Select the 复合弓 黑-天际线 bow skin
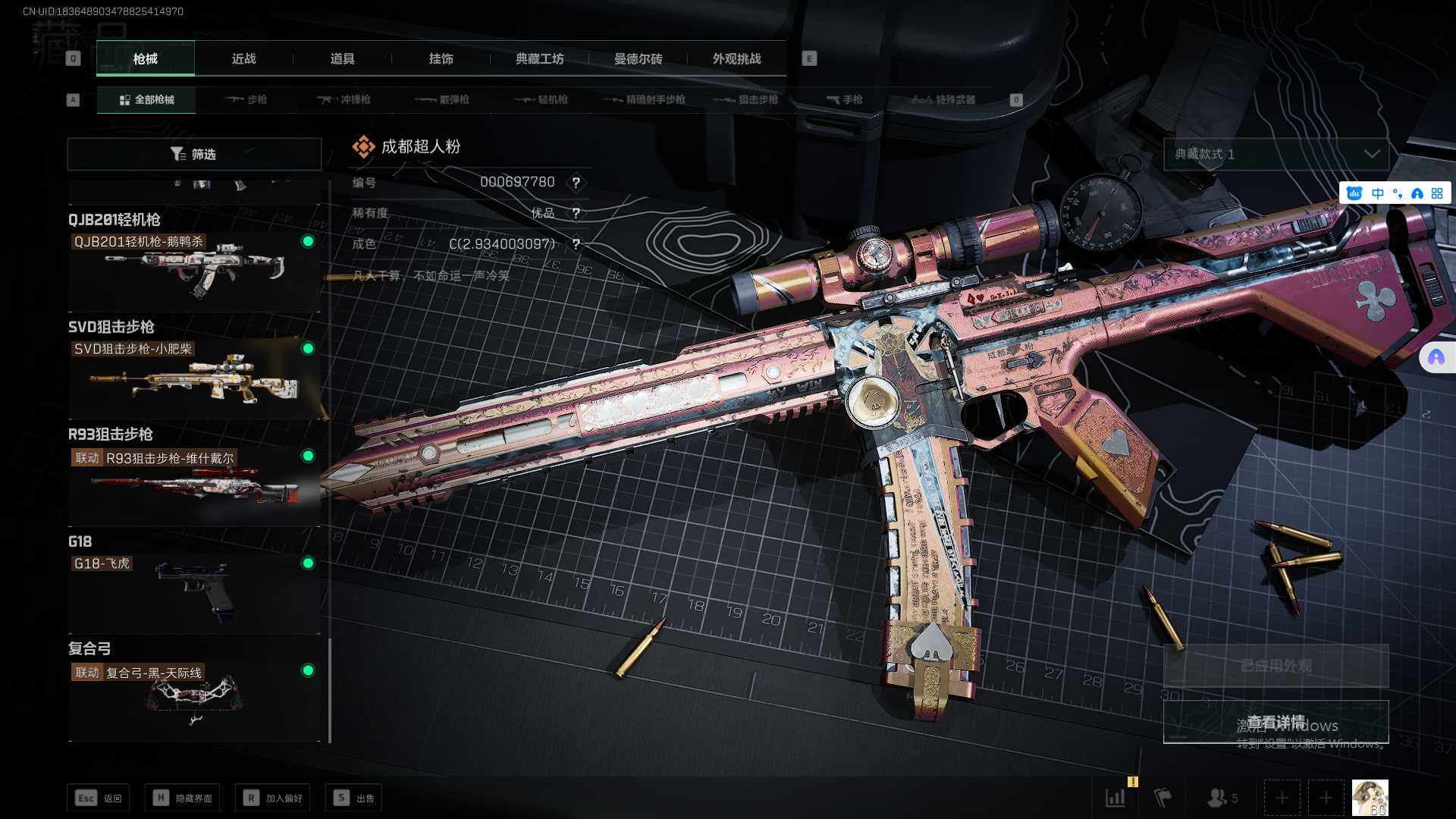Image resolution: width=1456 pixels, height=819 pixels. coord(194,699)
